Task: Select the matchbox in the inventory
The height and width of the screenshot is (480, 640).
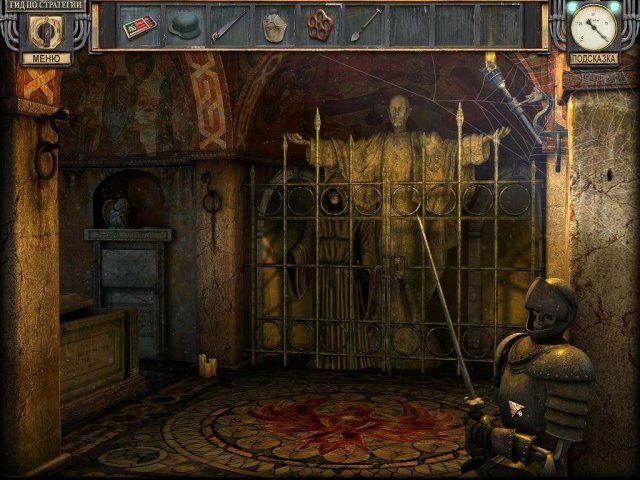Action: pyautogui.click(x=139, y=26)
